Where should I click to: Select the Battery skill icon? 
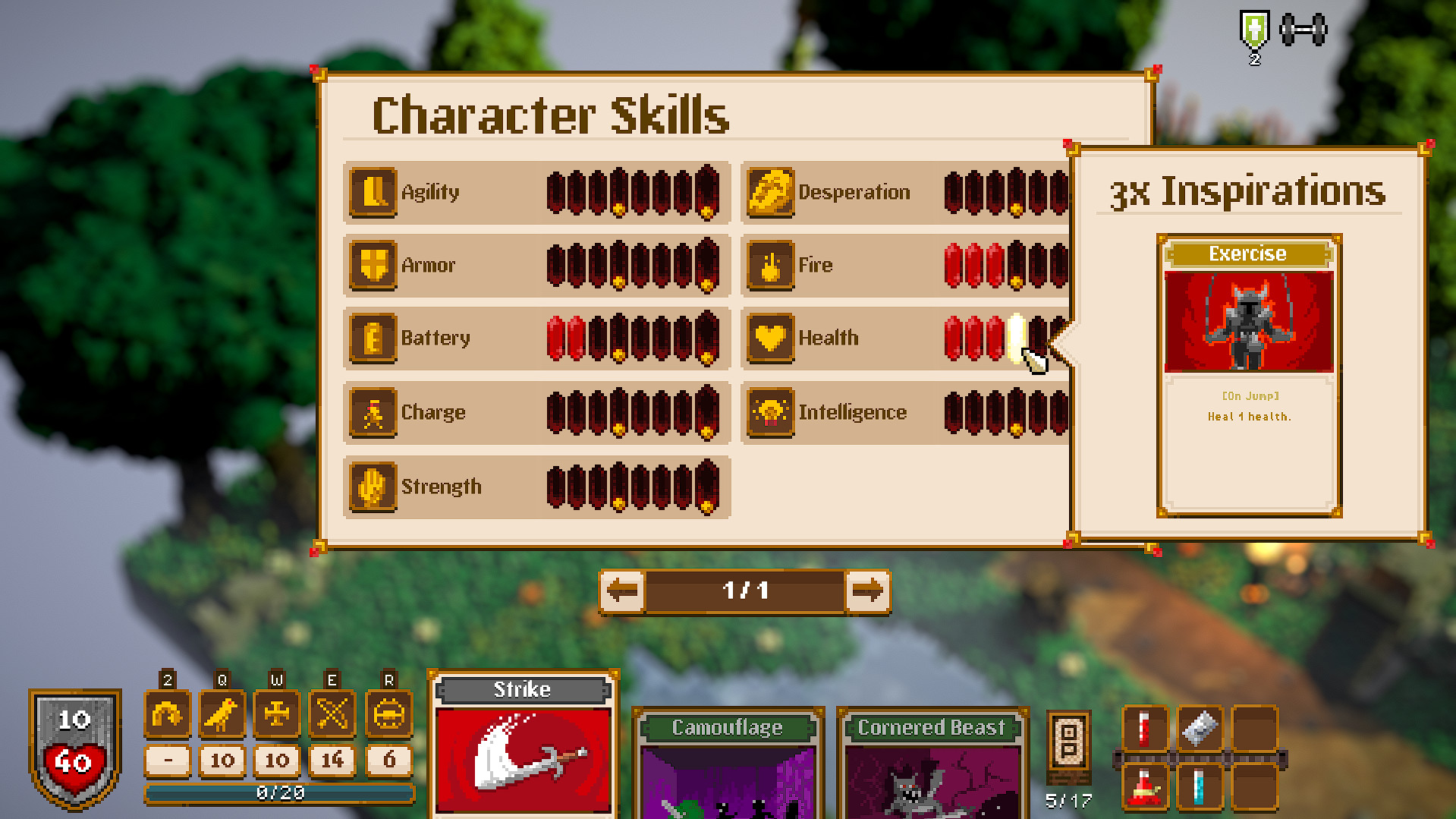[372, 338]
